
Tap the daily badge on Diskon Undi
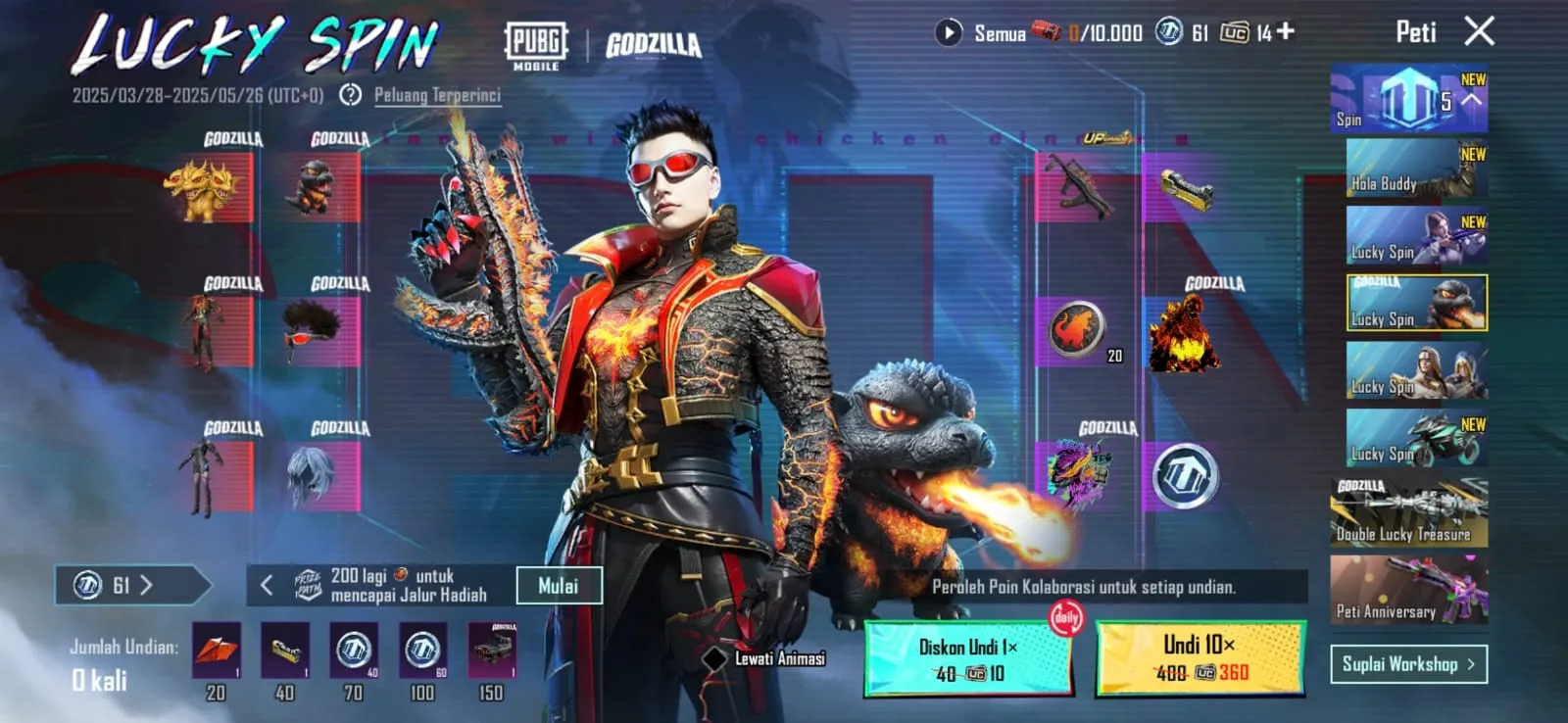[x=1066, y=619]
